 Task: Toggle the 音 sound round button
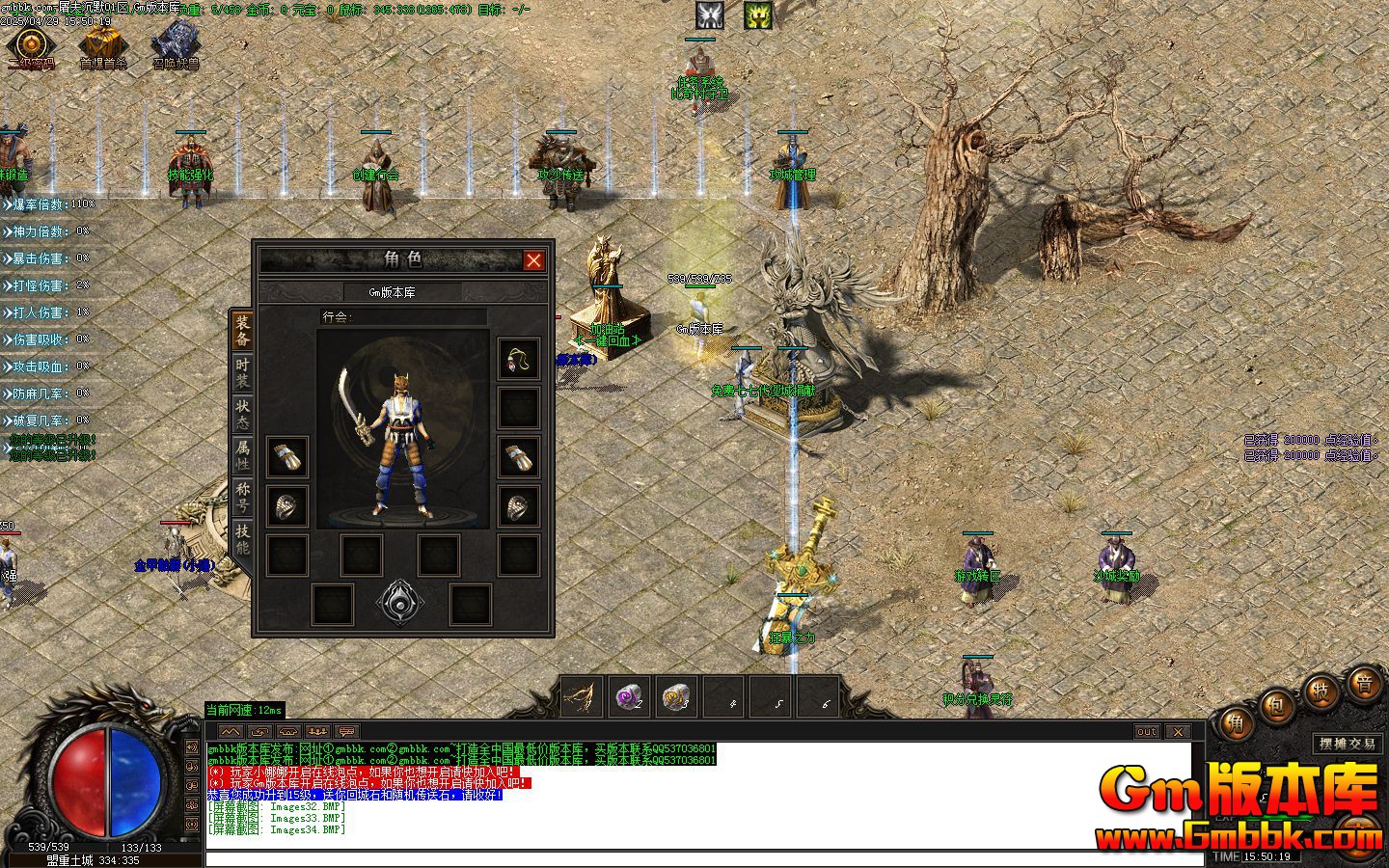coord(1364,685)
